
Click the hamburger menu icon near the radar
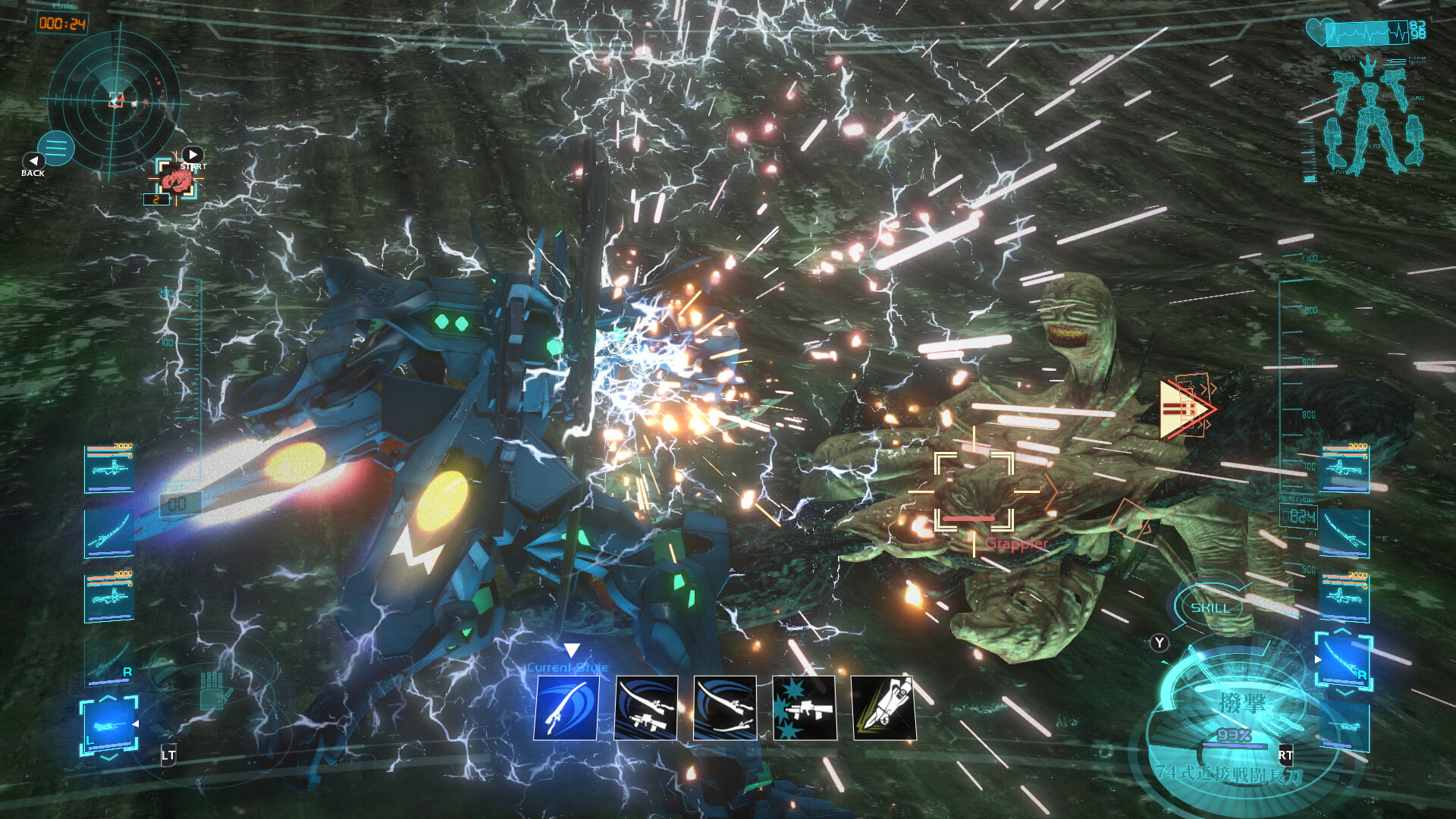tap(55, 146)
